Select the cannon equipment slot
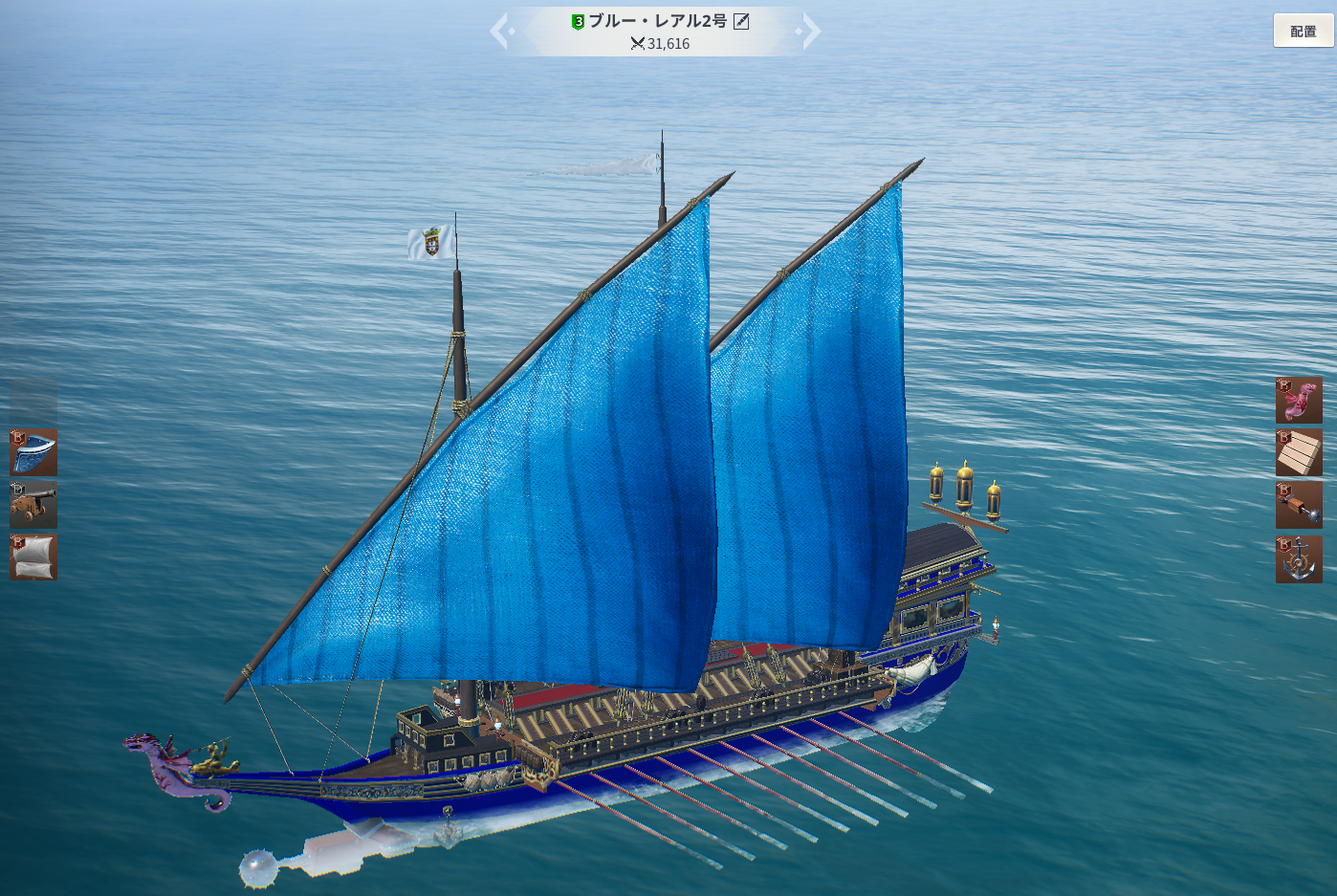 [x=33, y=504]
